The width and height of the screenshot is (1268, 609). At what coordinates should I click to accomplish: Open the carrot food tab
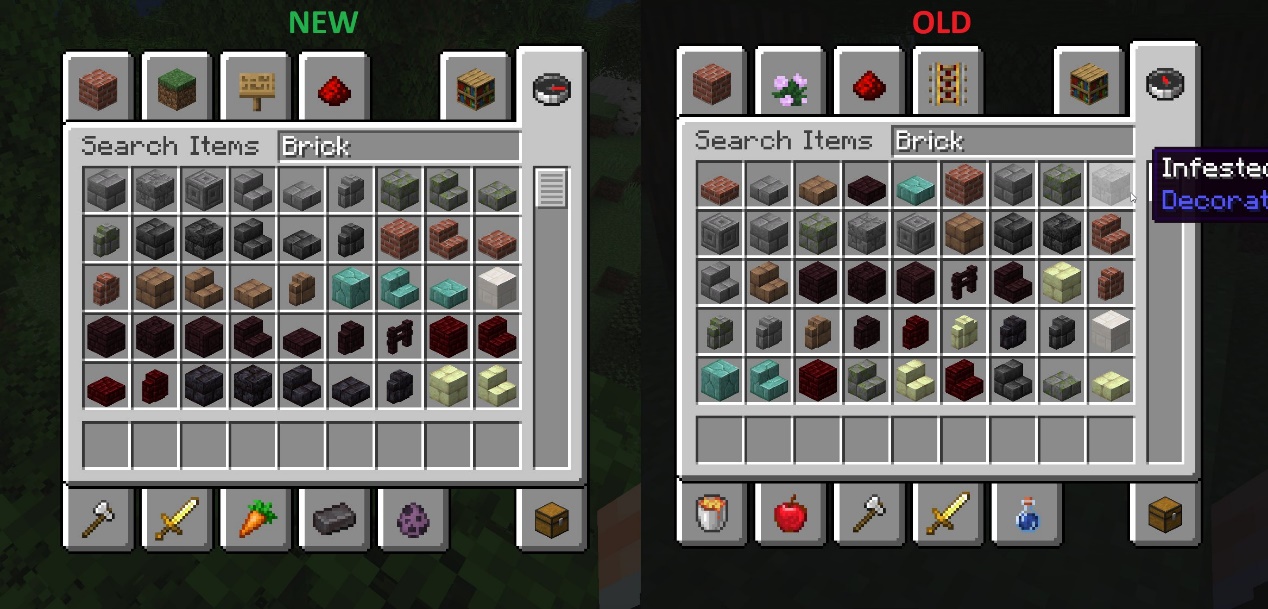(x=255, y=519)
